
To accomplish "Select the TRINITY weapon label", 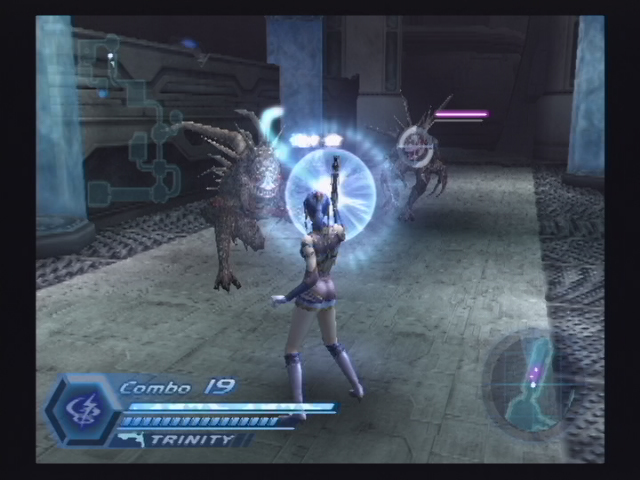I will tap(193, 439).
